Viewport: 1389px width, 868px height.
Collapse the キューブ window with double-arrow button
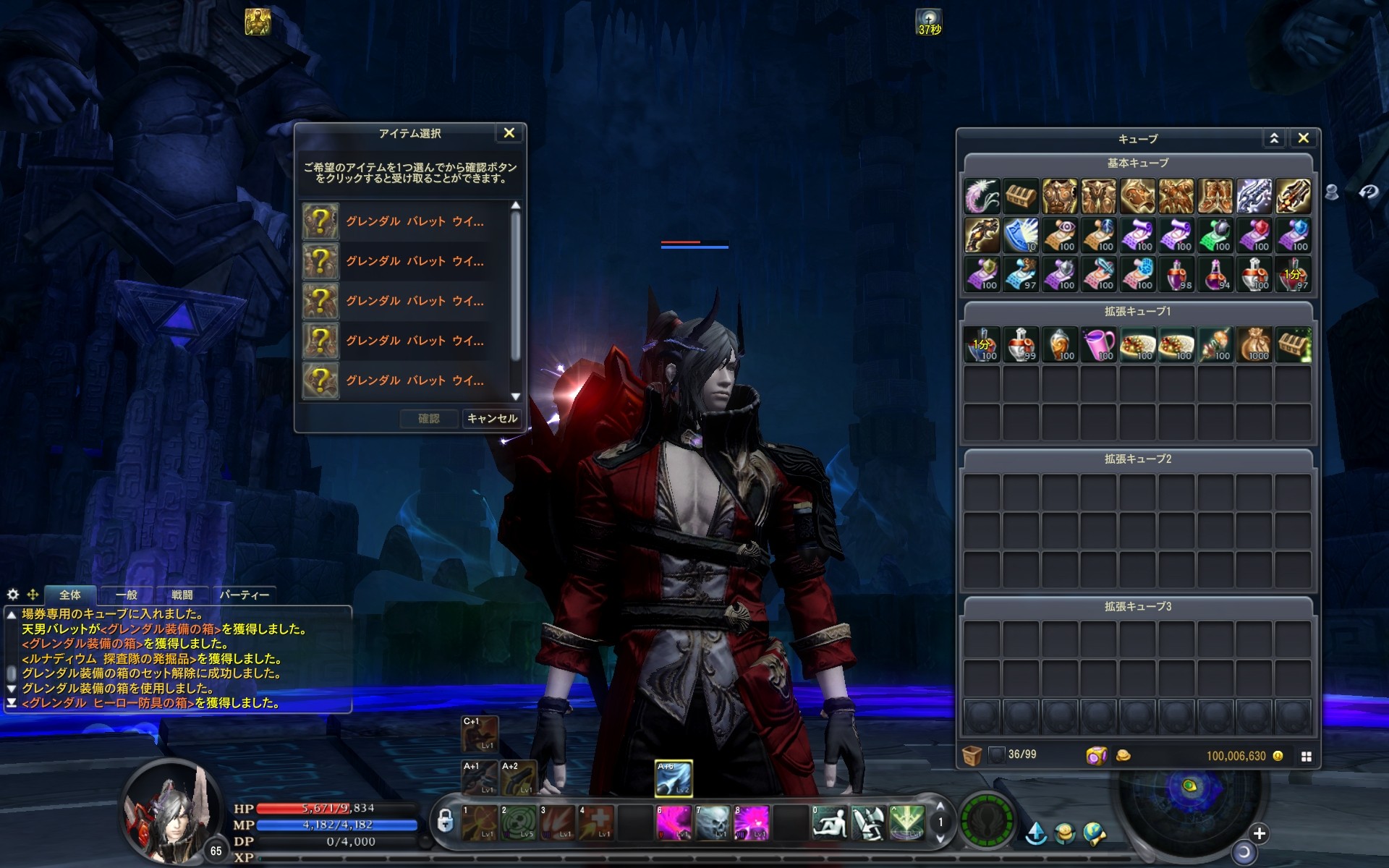[1274, 138]
